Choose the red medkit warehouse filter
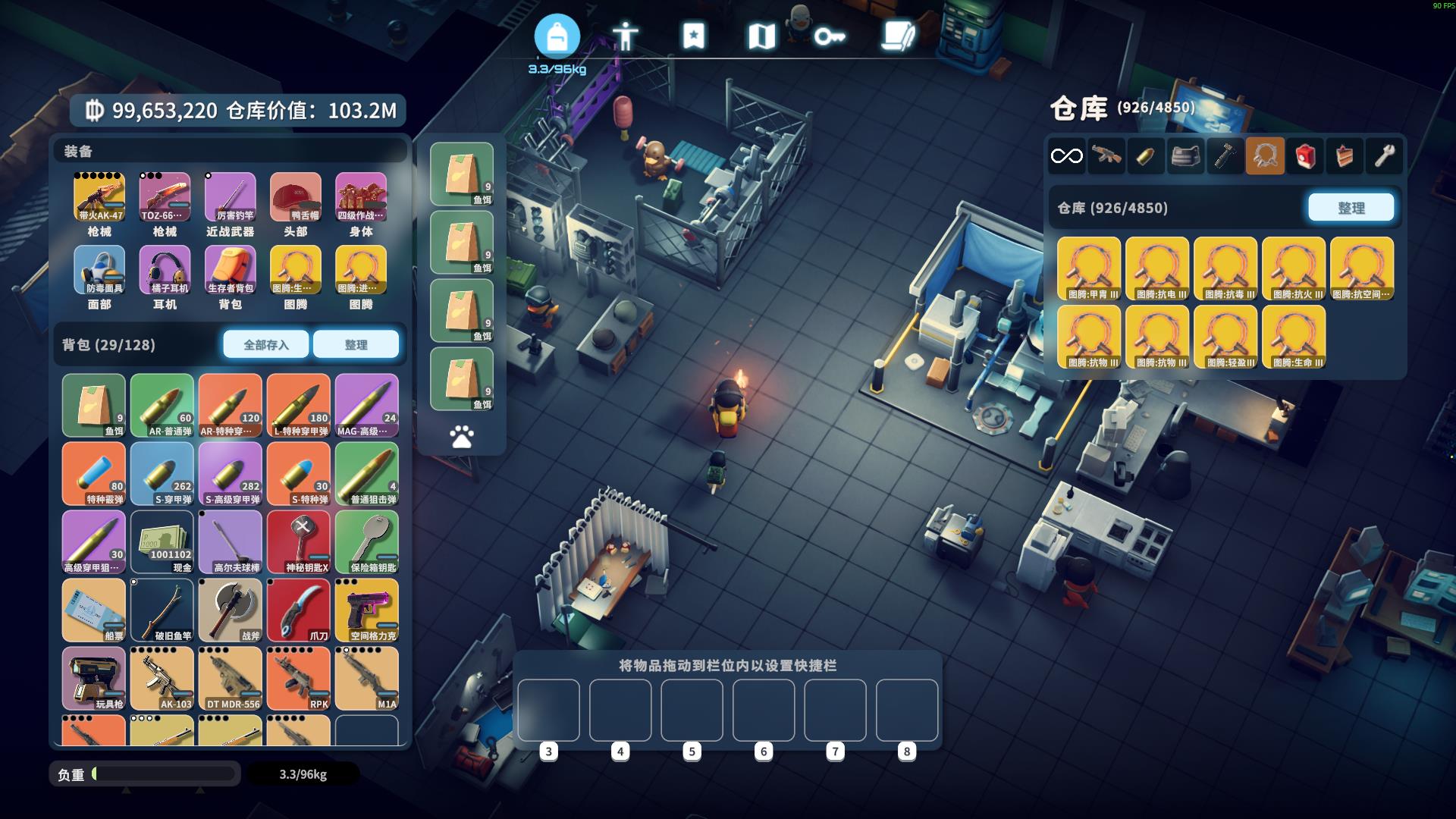This screenshot has height=819, width=1456. pyautogui.click(x=1304, y=156)
